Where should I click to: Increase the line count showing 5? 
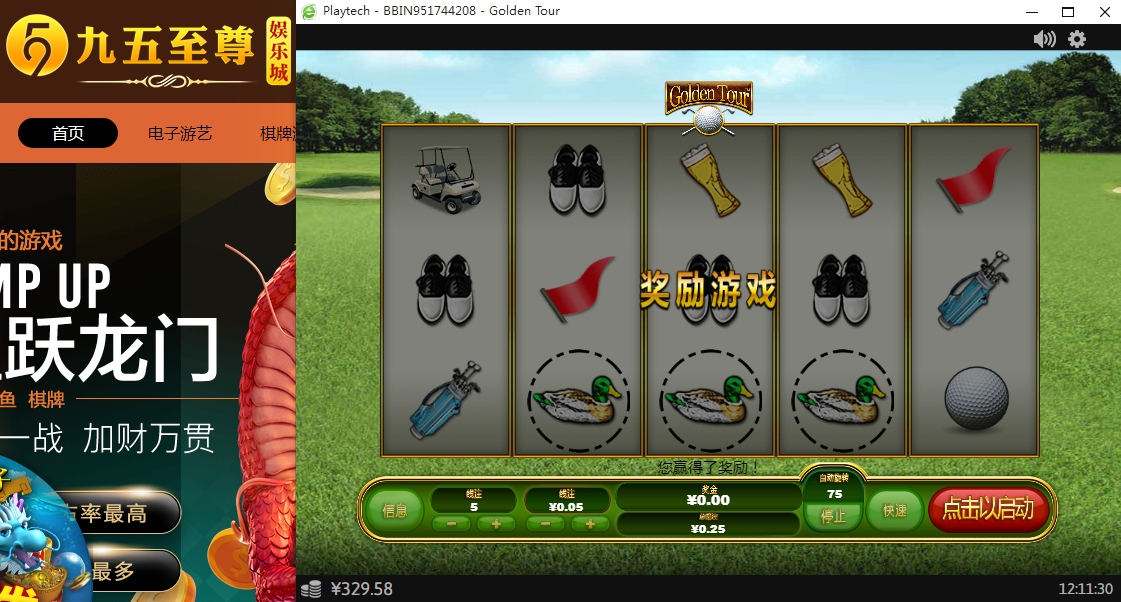coord(496,524)
